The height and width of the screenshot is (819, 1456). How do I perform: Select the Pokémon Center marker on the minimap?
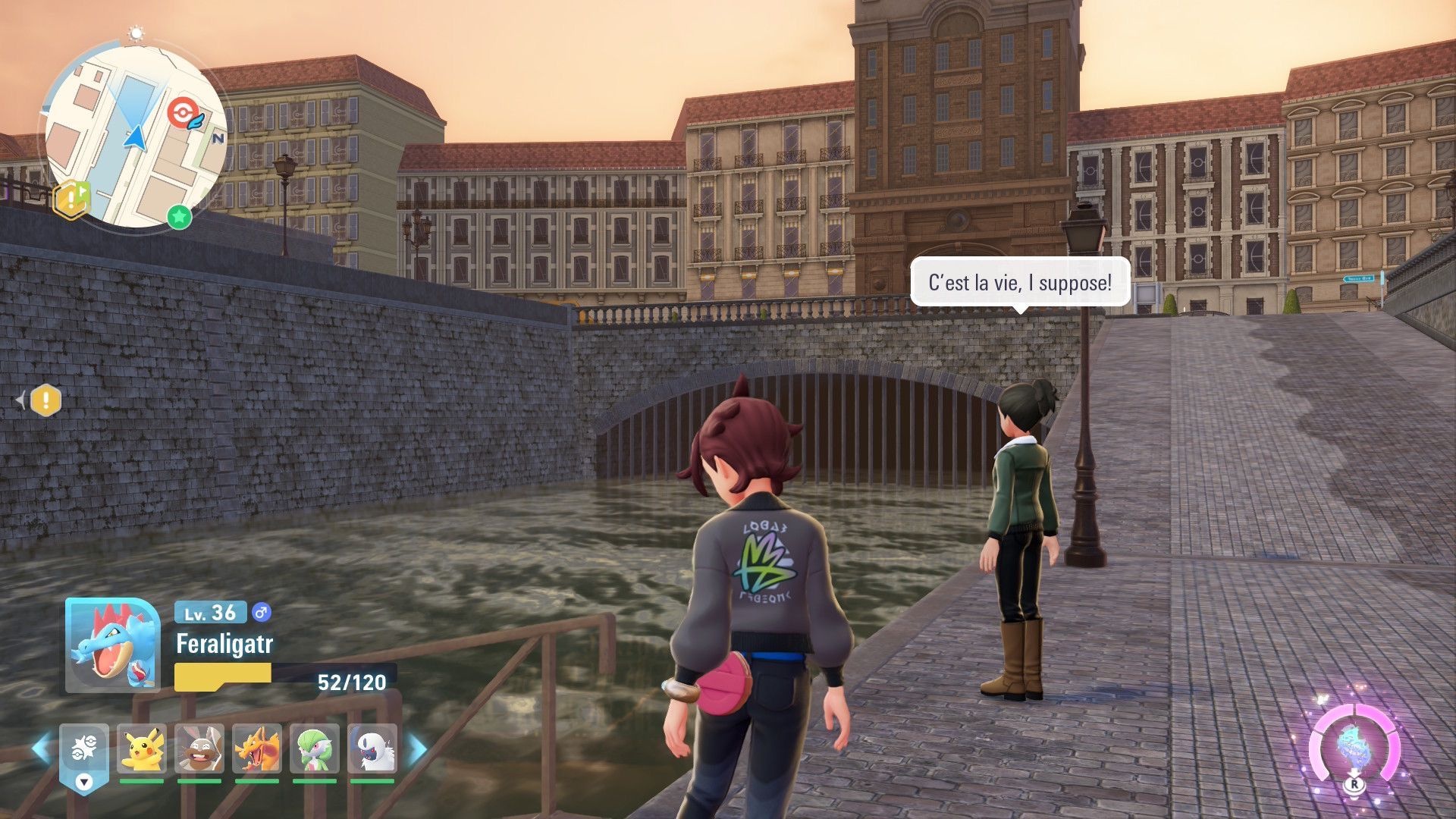pyautogui.click(x=182, y=113)
